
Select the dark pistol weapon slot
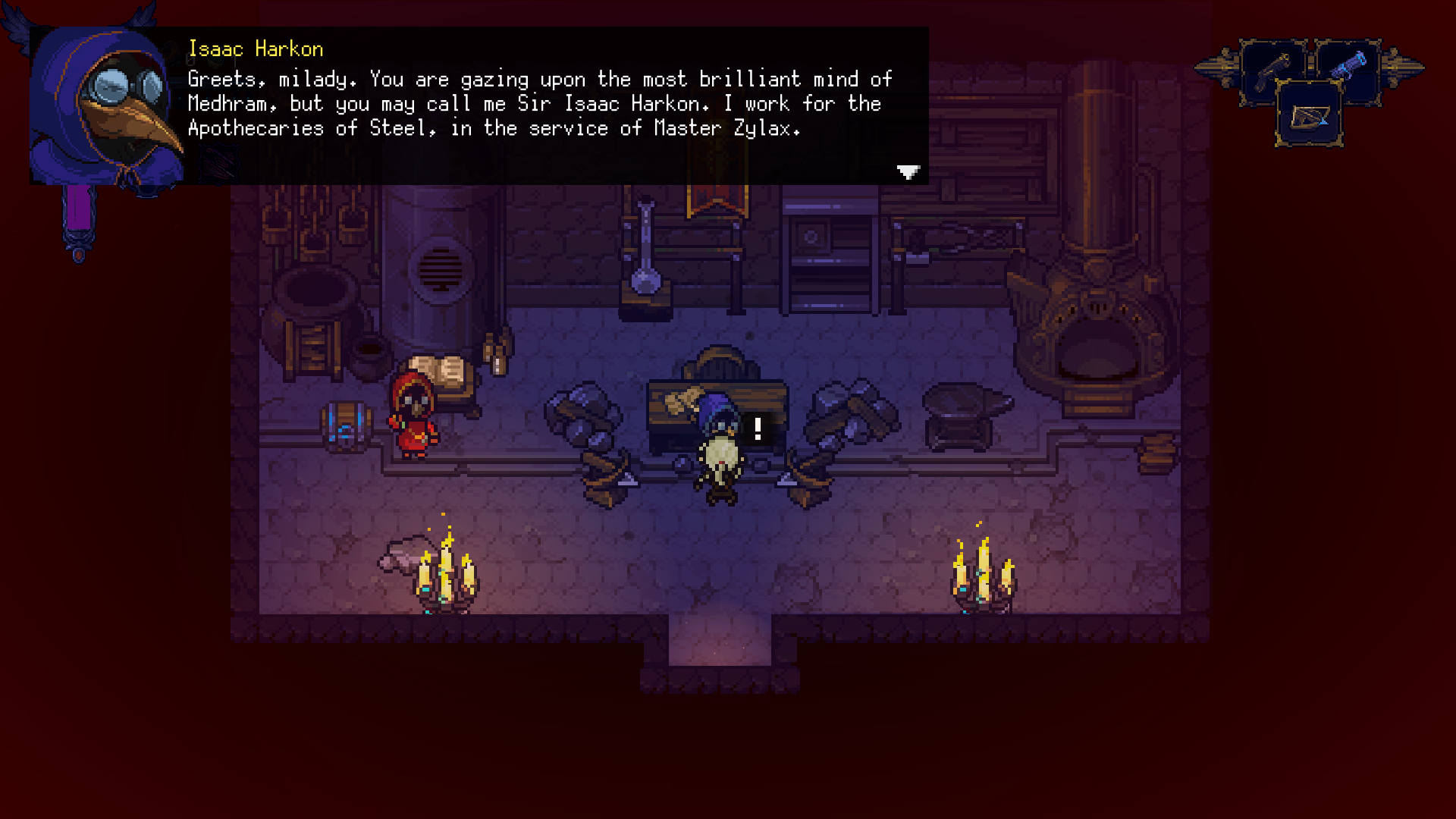coord(1272,71)
